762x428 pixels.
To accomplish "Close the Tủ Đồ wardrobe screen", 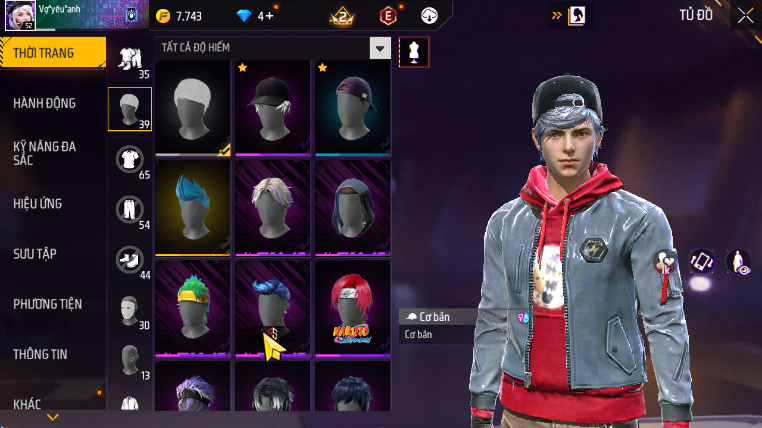I will tap(745, 15).
